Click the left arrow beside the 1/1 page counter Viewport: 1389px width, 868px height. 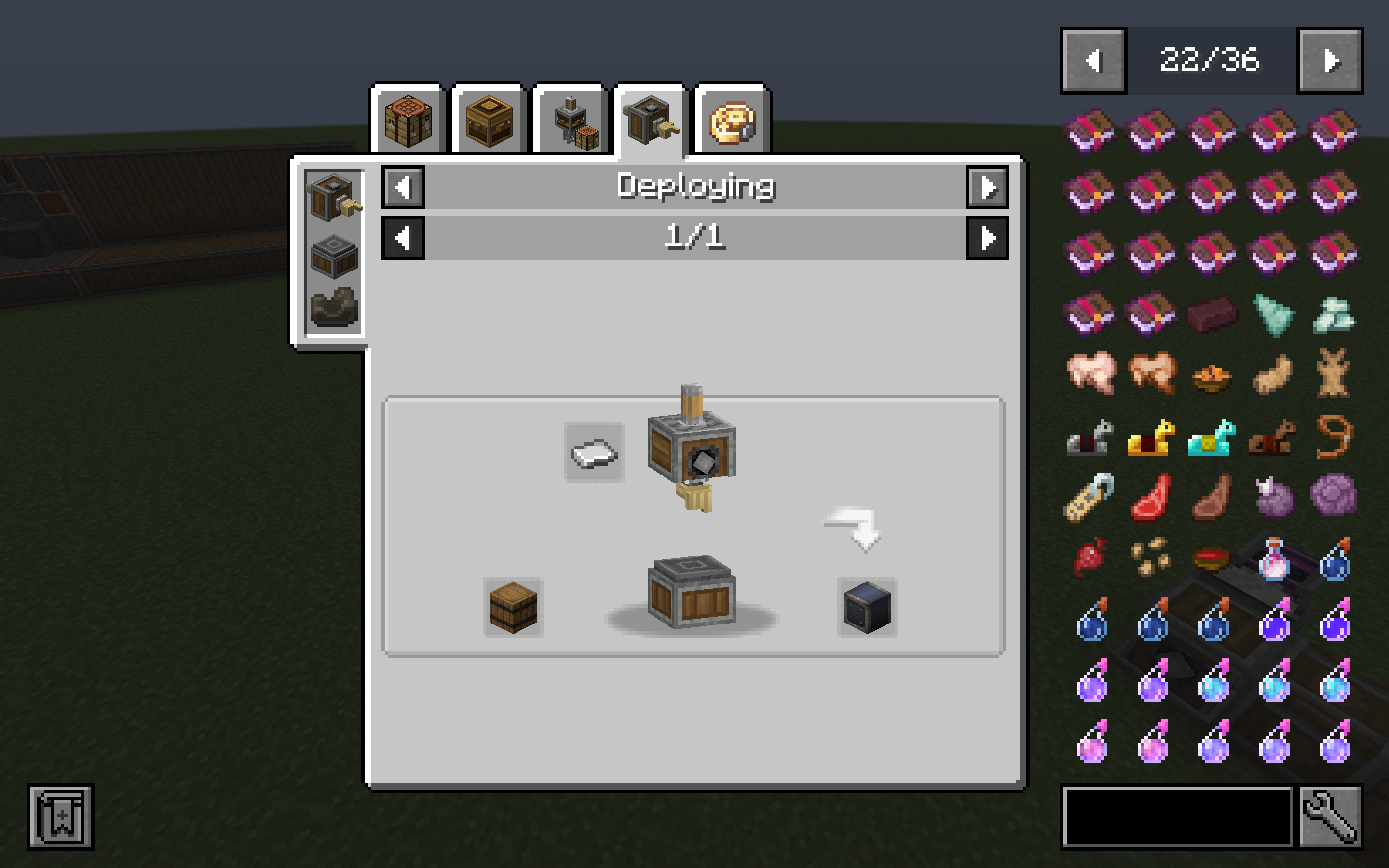click(x=404, y=239)
